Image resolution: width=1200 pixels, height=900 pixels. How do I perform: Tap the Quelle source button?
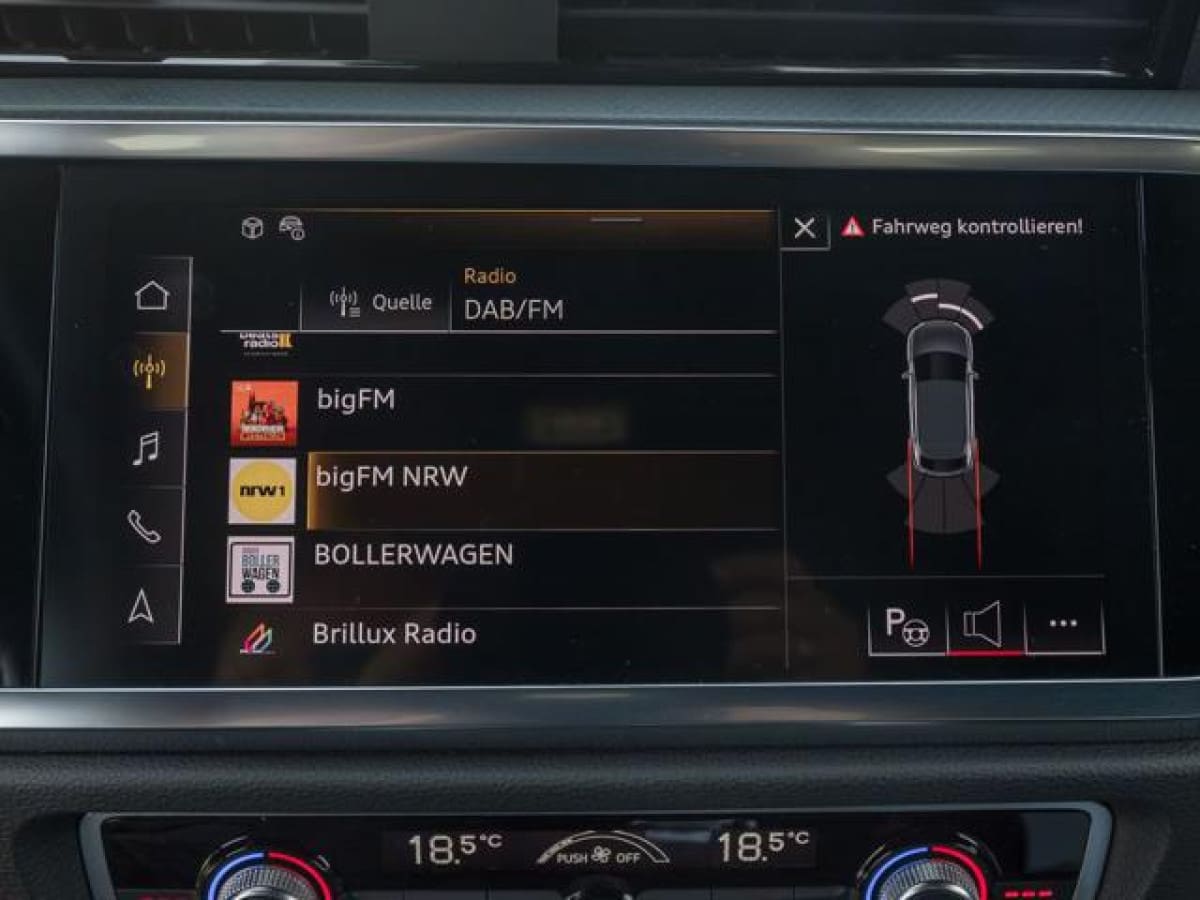[380, 302]
